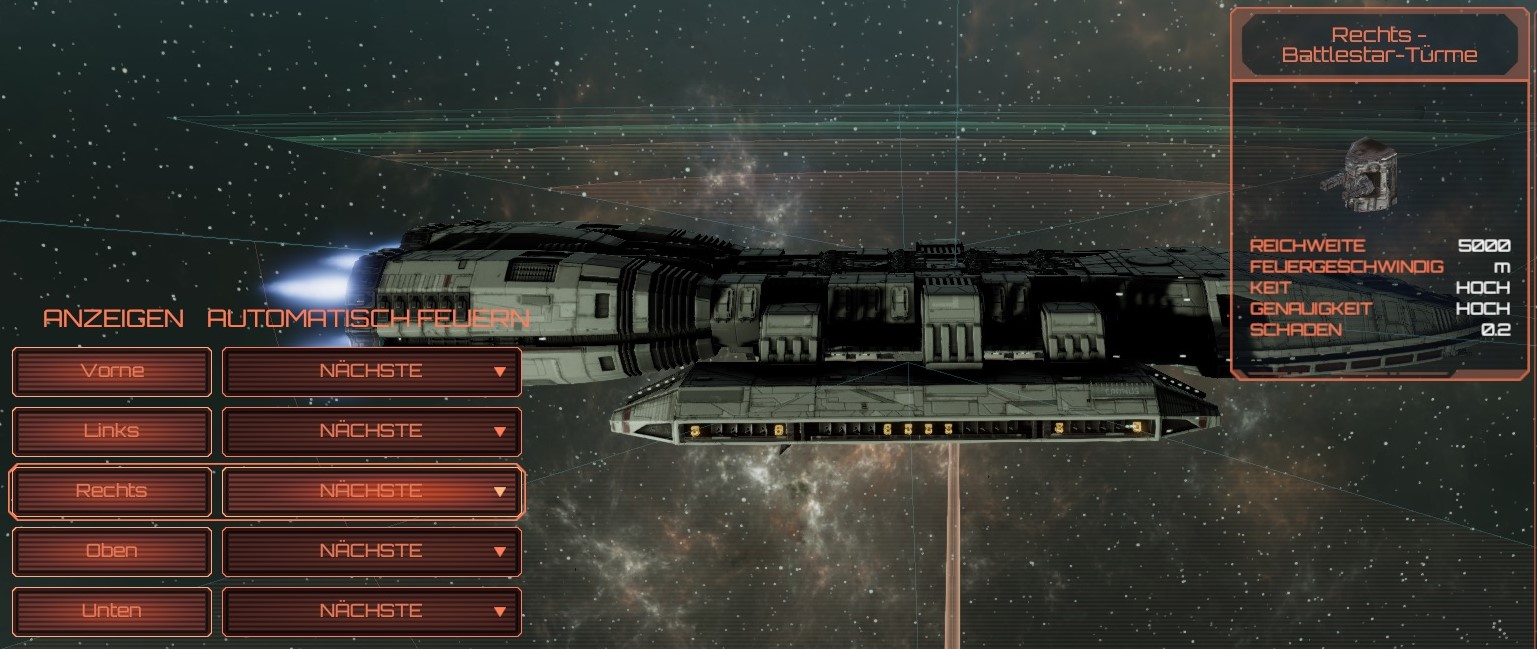Open the auto-fire dropdown beside Unten

coord(372,611)
